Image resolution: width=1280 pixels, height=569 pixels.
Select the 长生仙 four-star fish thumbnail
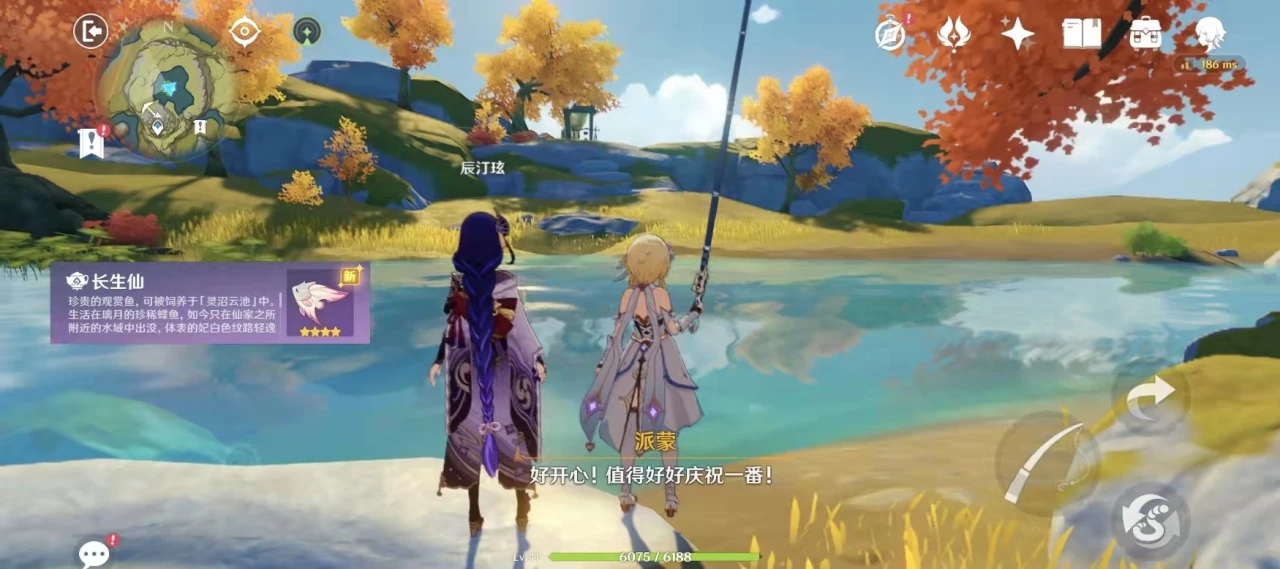(320, 302)
